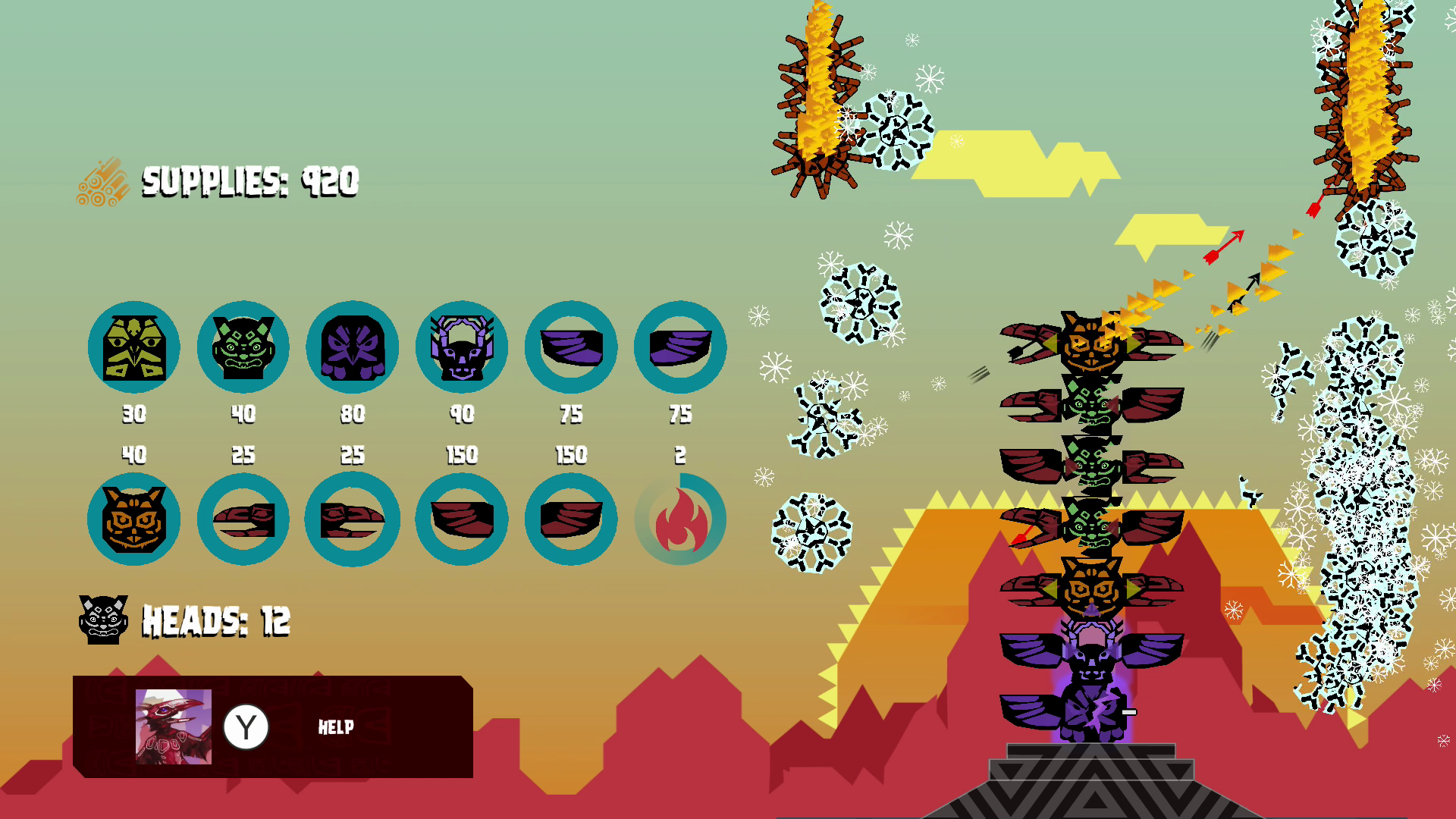The height and width of the screenshot is (819, 1456).
Task: Select the olive eagle totem head
Action: (x=134, y=347)
